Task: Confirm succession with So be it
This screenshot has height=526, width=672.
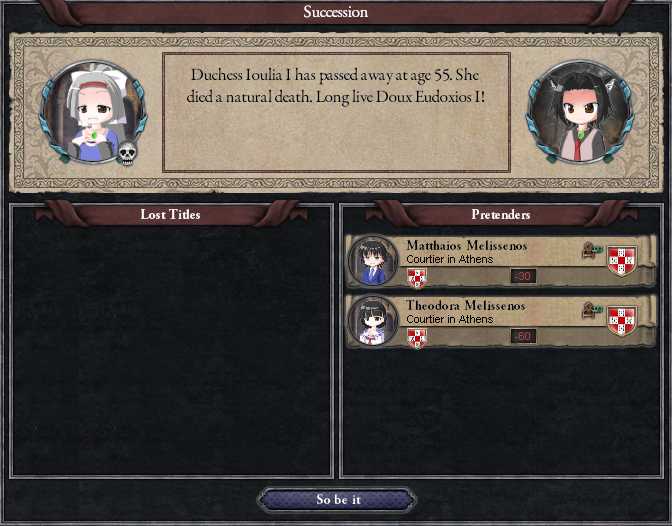Action: coord(336,500)
